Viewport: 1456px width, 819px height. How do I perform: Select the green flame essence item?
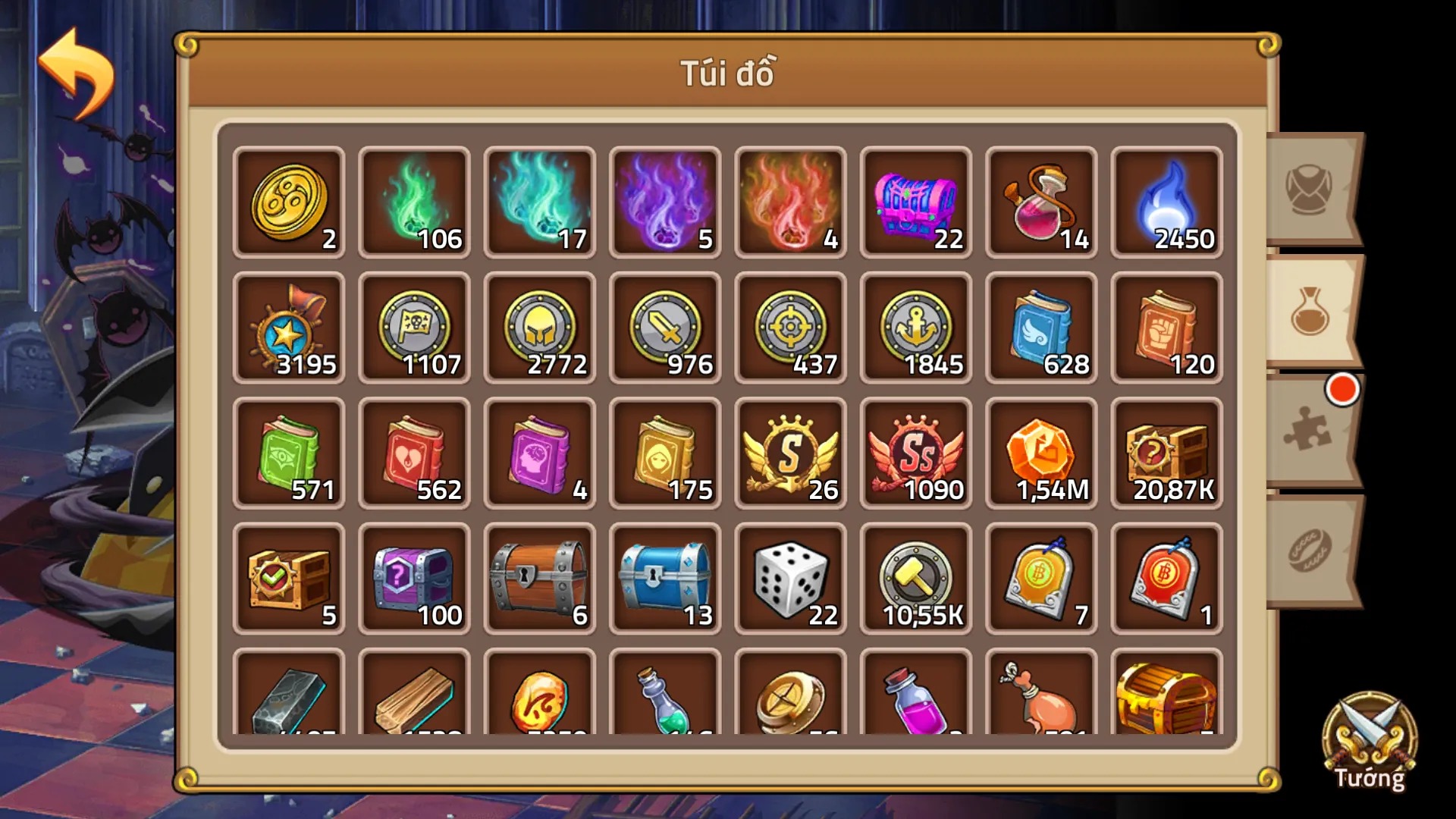click(x=415, y=203)
